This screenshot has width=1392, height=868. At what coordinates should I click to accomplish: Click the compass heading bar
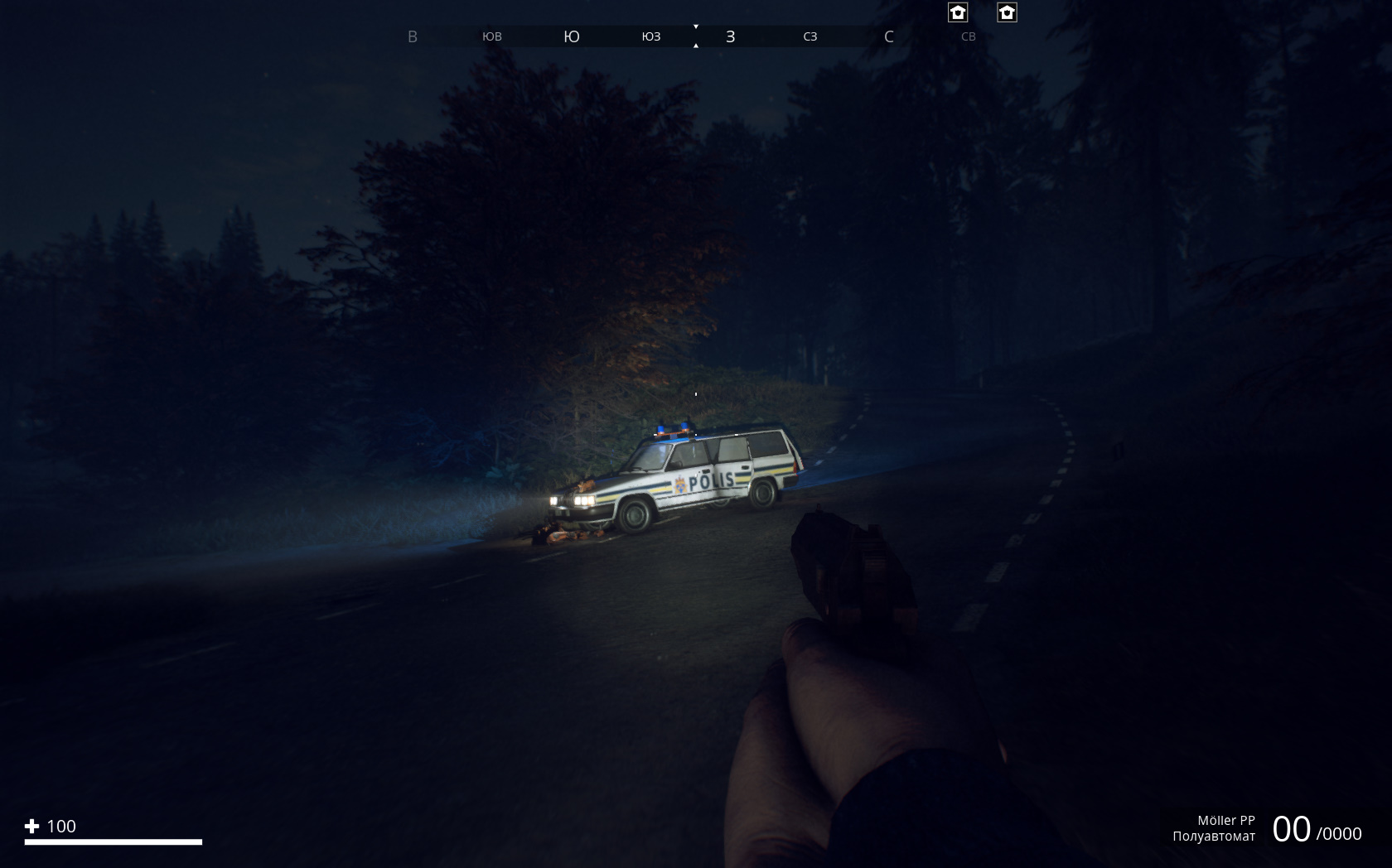(x=694, y=36)
